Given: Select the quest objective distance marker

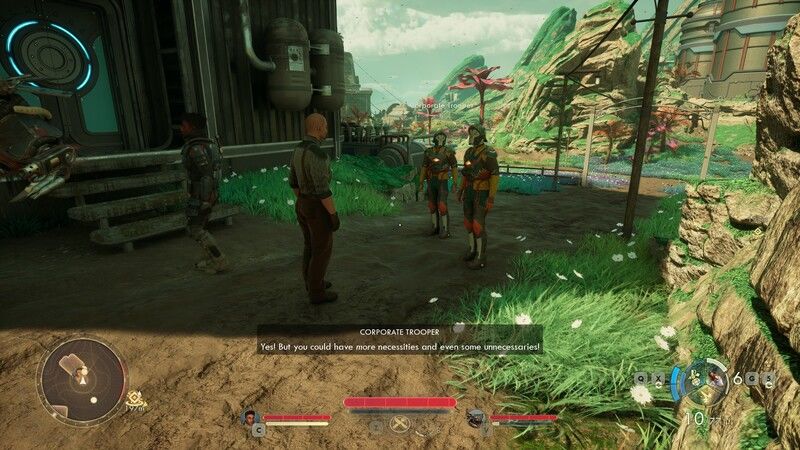Looking at the screenshot, I should click(136, 402).
